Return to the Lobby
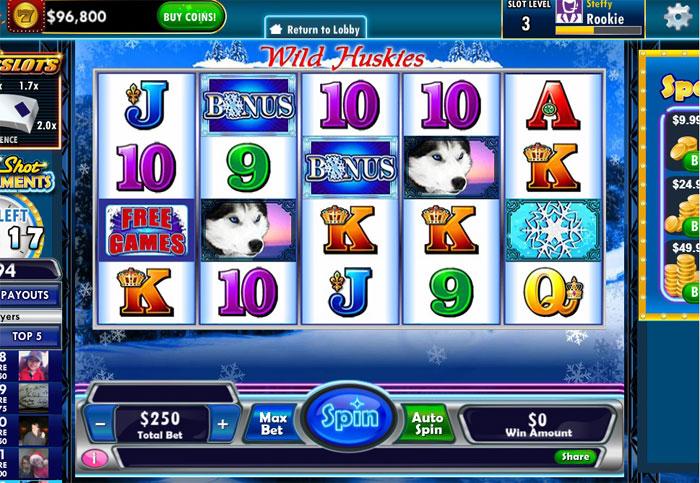 316,30
